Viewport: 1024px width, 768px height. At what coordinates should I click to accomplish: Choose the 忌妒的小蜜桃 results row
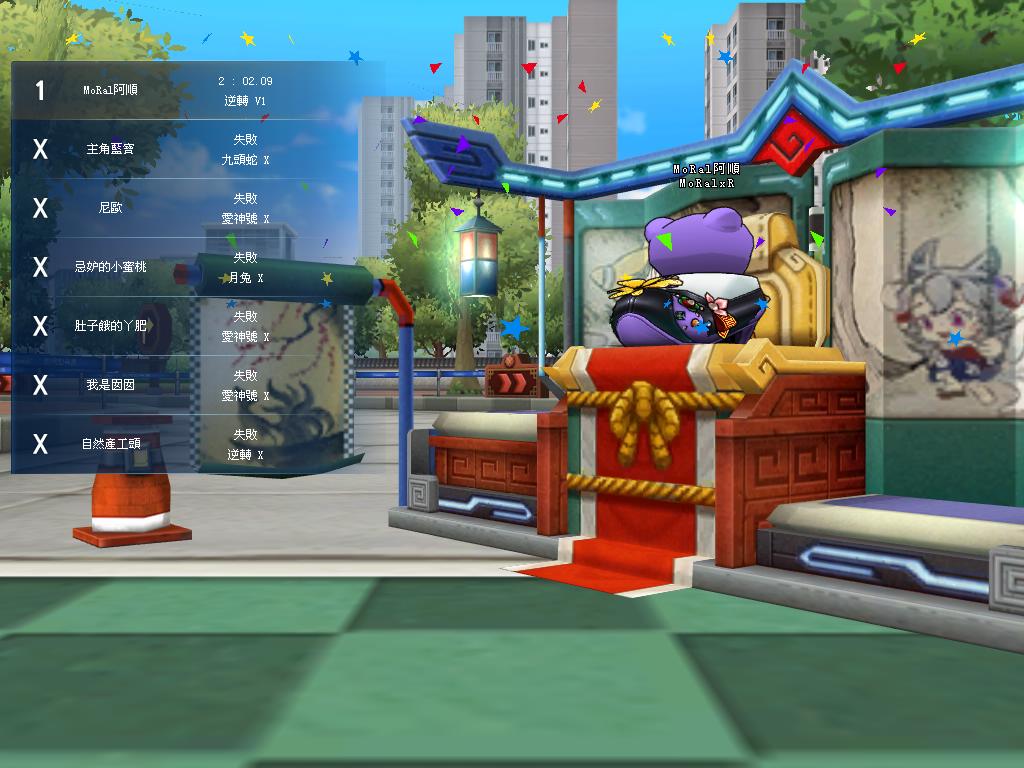coord(197,267)
